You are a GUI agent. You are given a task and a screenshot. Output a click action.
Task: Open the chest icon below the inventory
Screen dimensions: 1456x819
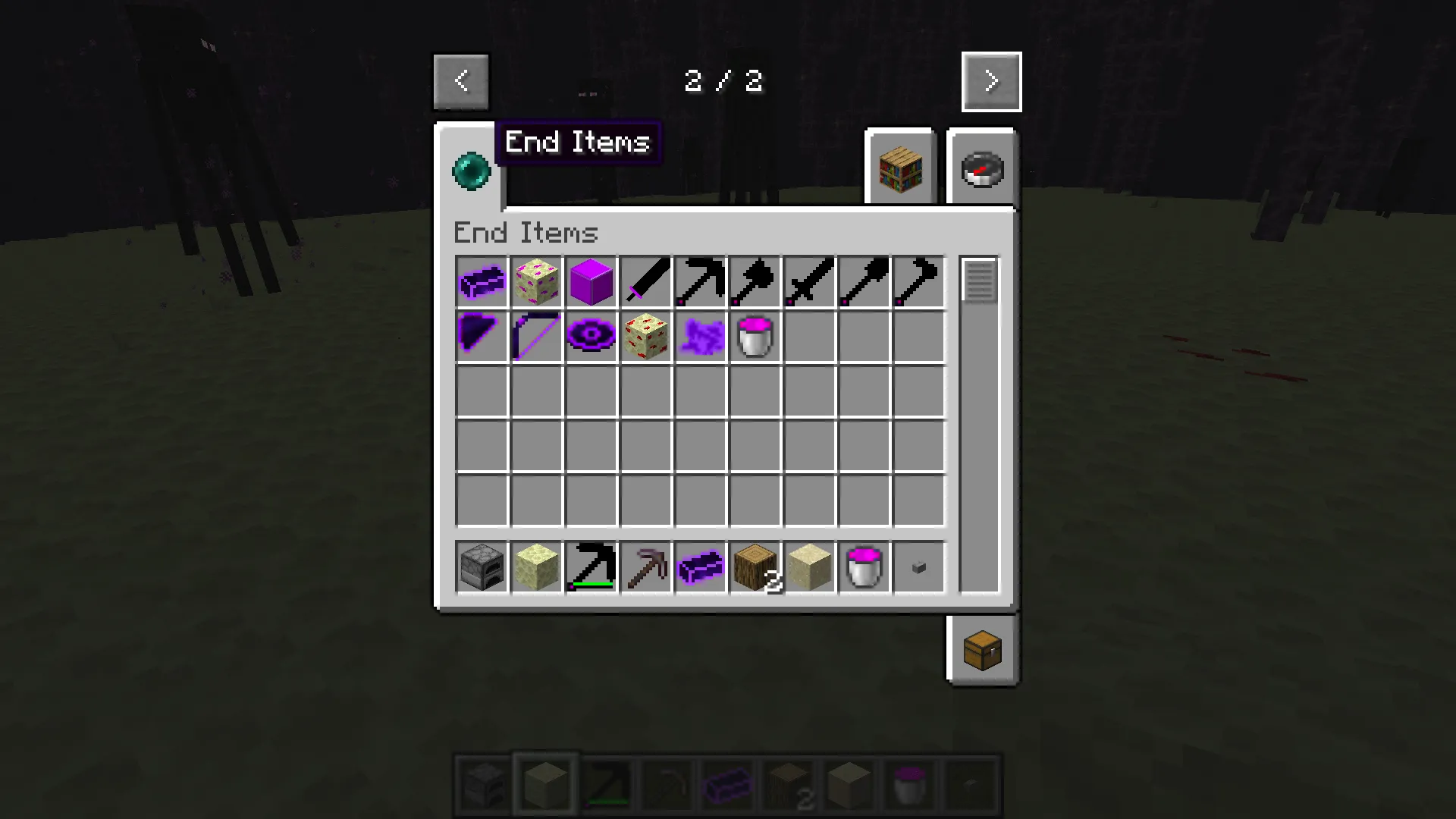[x=982, y=651]
